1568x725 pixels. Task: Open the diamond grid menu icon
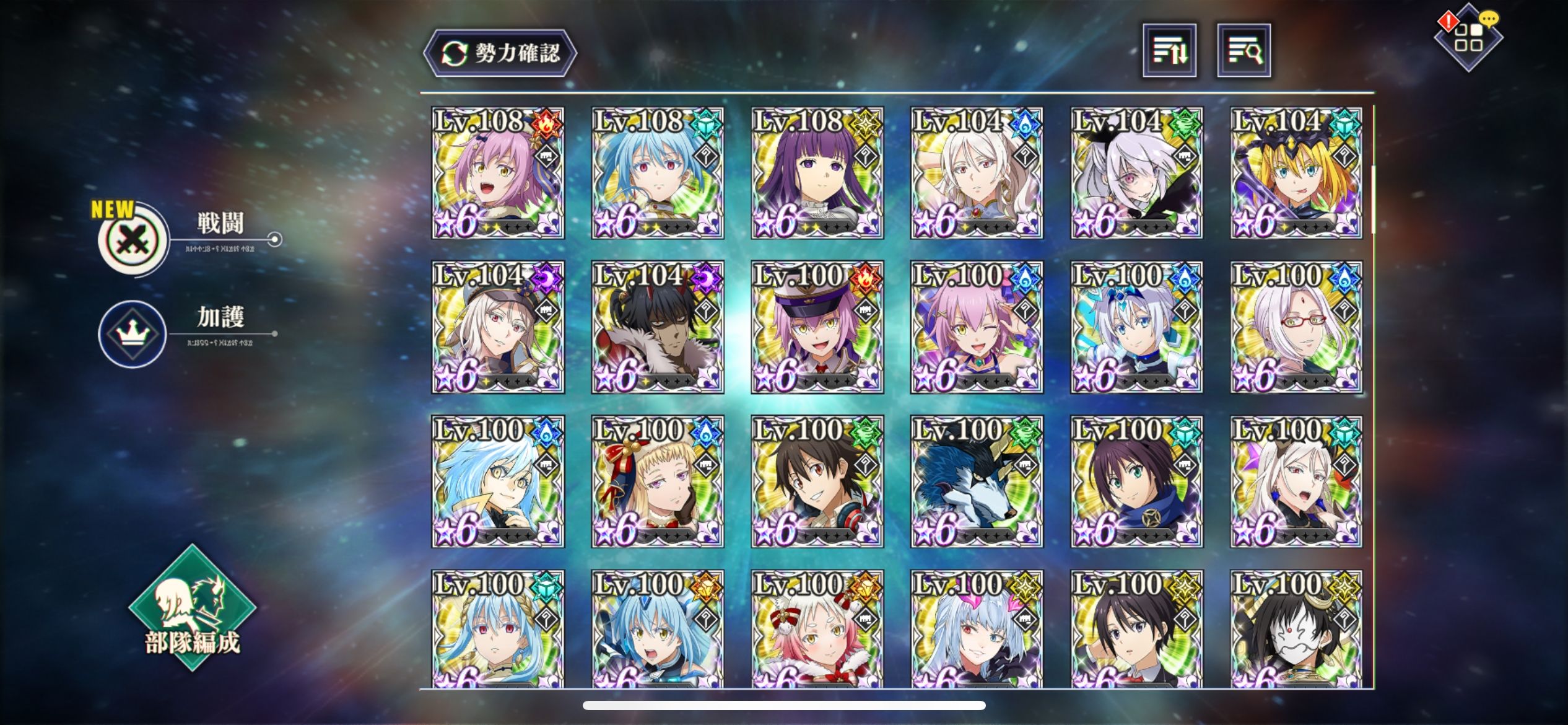coord(1468,38)
